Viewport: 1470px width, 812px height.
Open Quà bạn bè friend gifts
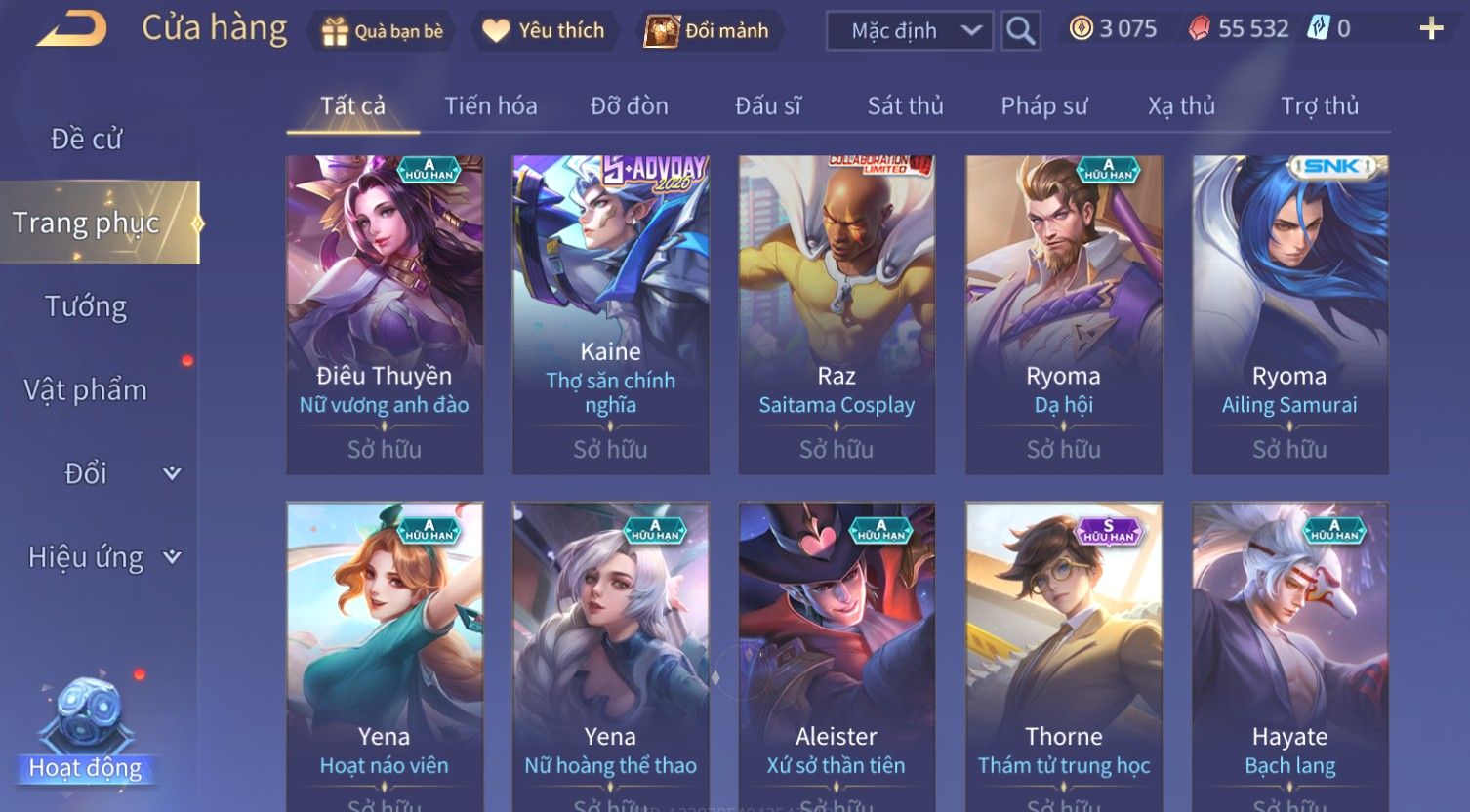click(383, 31)
